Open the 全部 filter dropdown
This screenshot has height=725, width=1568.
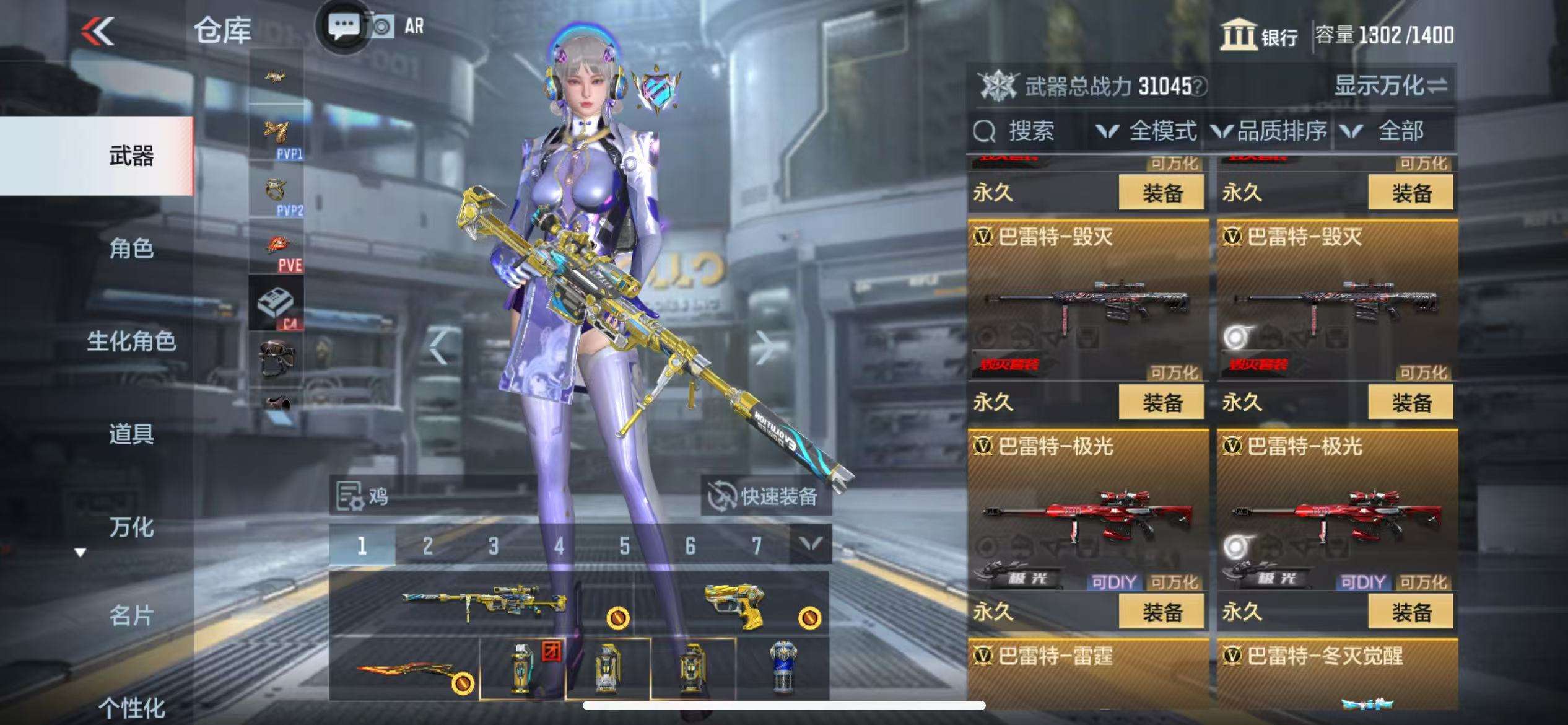point(1389,131)
